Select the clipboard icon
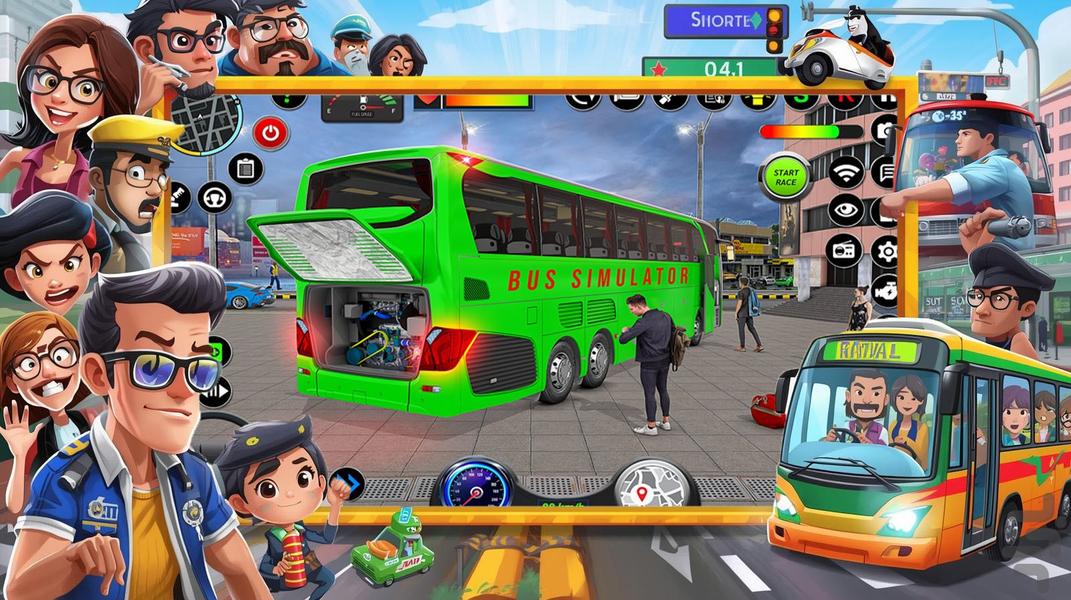1071x600 pixels. (245, 168)
